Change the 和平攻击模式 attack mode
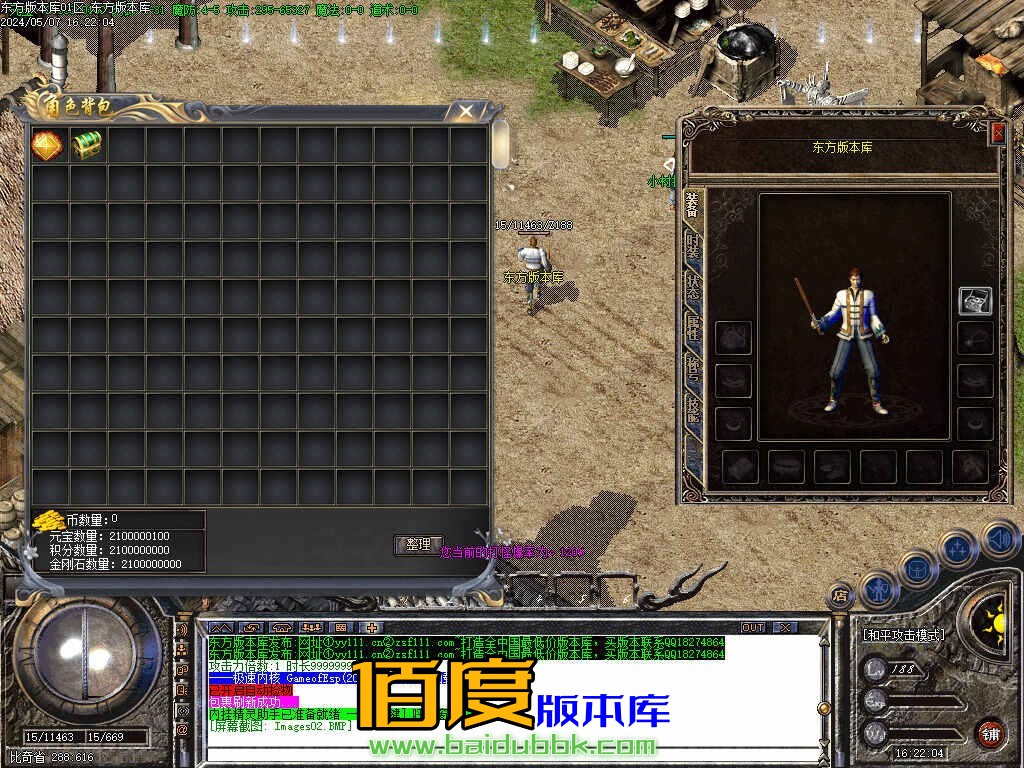The image size is (1024, 768). tap(903, 634)
